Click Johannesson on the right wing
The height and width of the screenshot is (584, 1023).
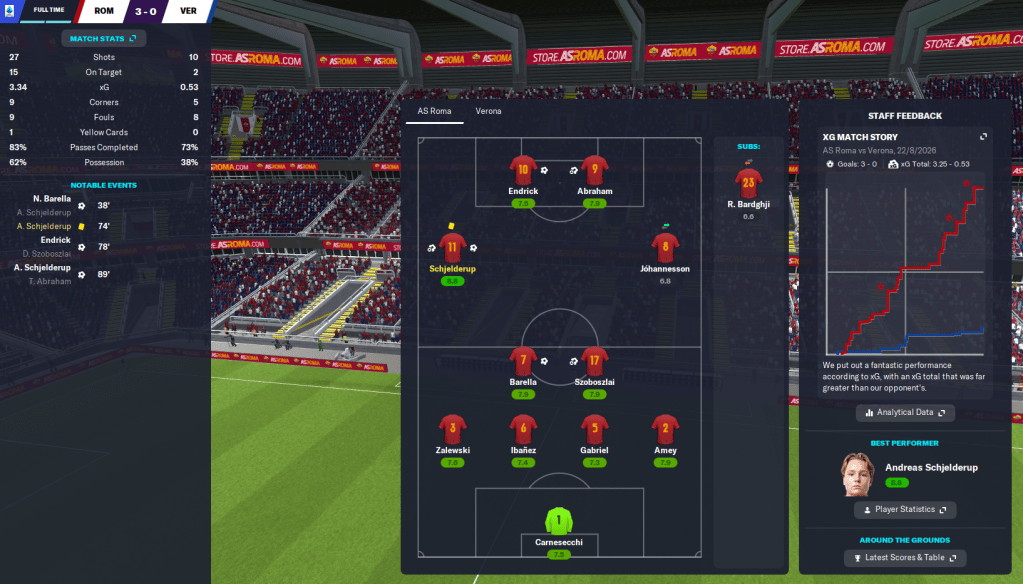665,248
